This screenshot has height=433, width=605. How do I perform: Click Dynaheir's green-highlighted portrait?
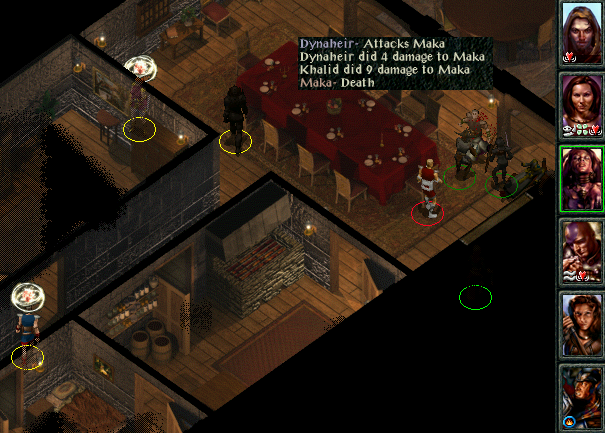pos(581,178)
